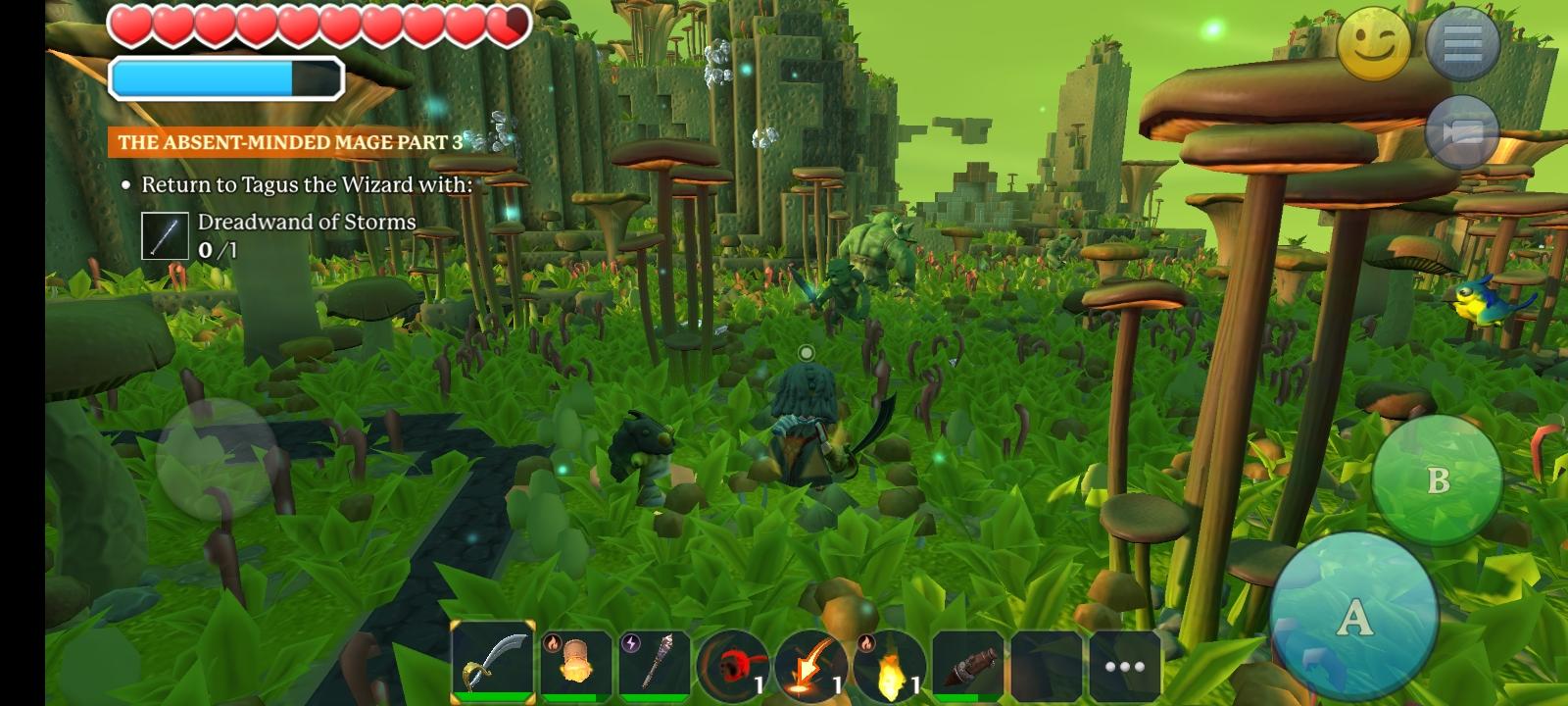Screen dimensions: 1568x706
Task: Activate the orange arrow strike ability
Action: click(811, 667)
